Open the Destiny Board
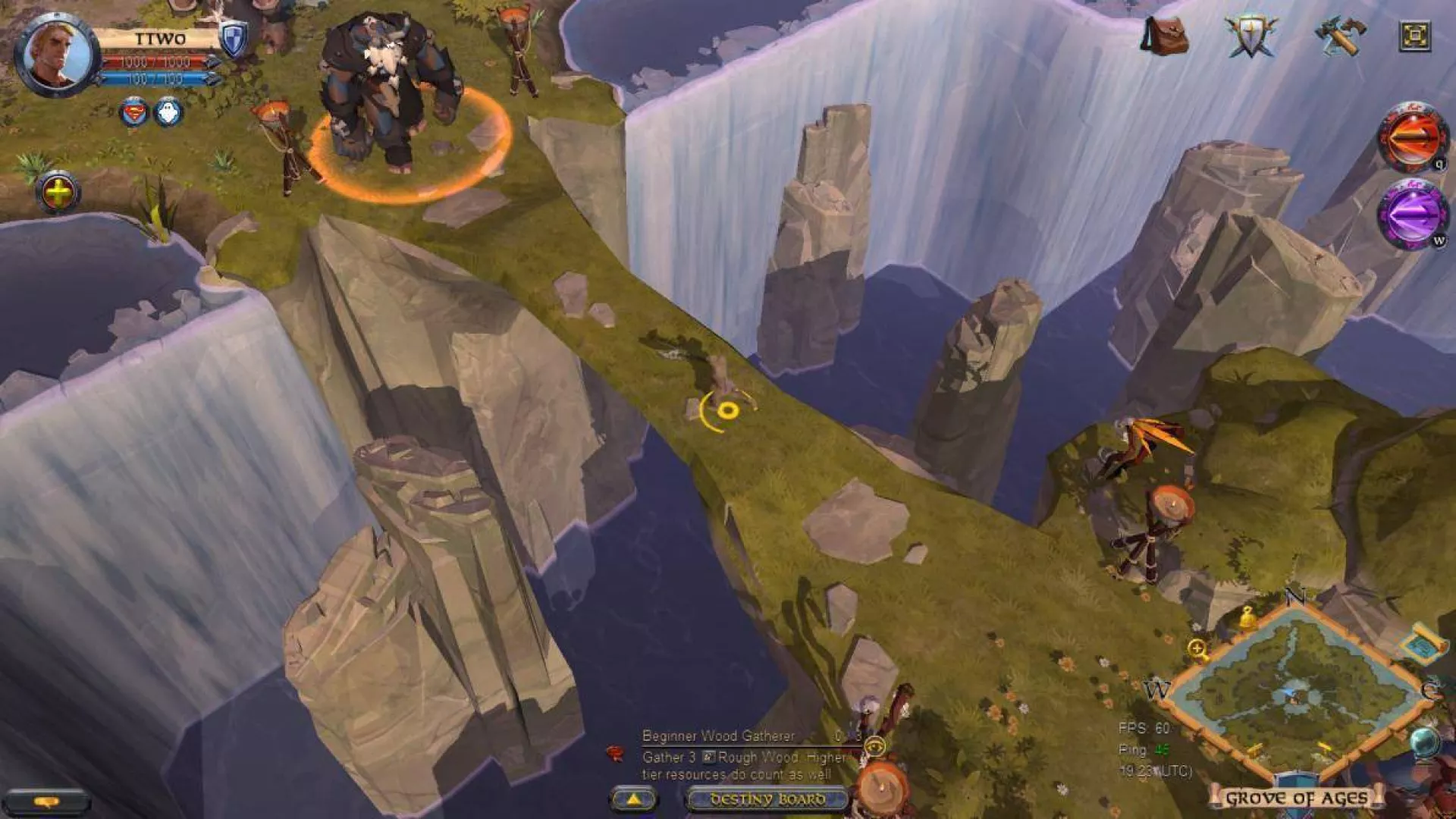1456x819 pixels. [767, 799]
